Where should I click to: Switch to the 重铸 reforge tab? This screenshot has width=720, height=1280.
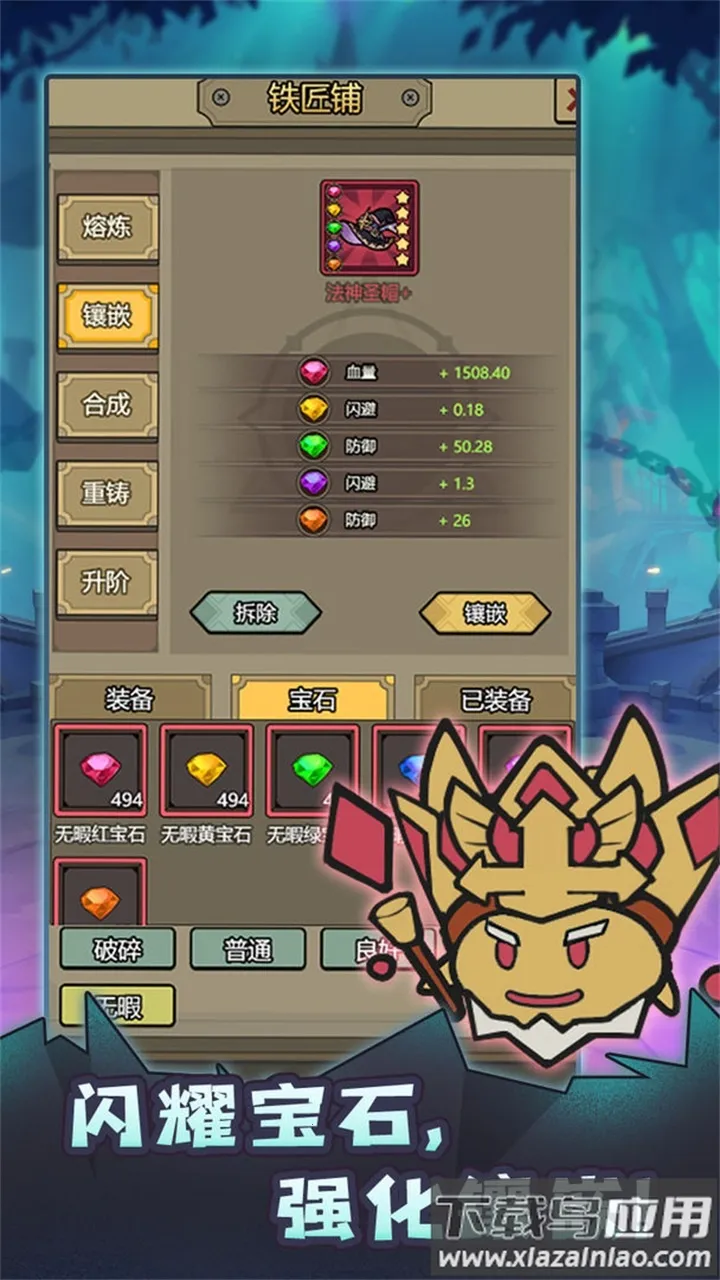click(x=107, y=493)
